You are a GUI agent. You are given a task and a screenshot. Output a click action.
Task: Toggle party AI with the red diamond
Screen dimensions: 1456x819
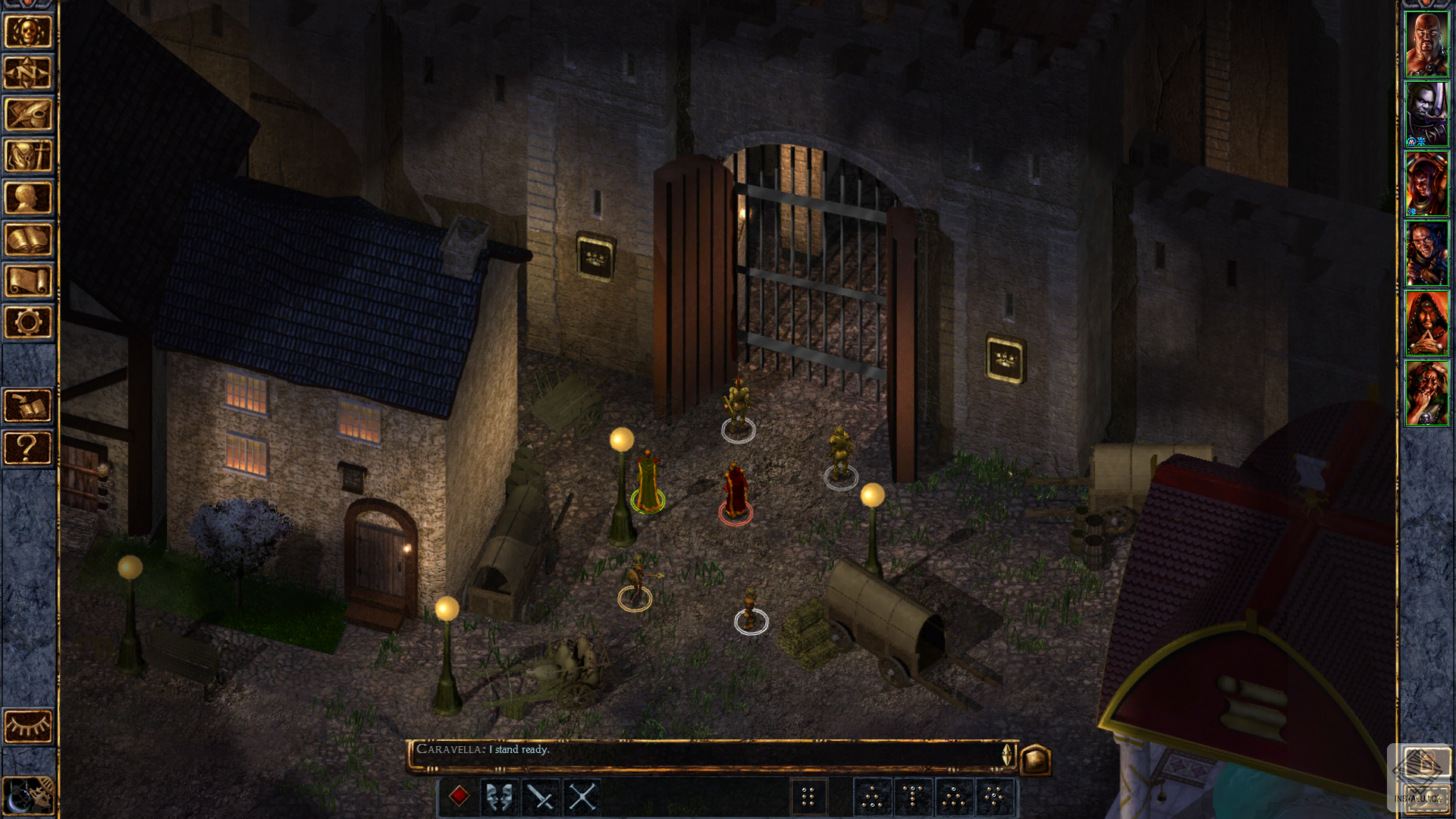coord(459,795)
